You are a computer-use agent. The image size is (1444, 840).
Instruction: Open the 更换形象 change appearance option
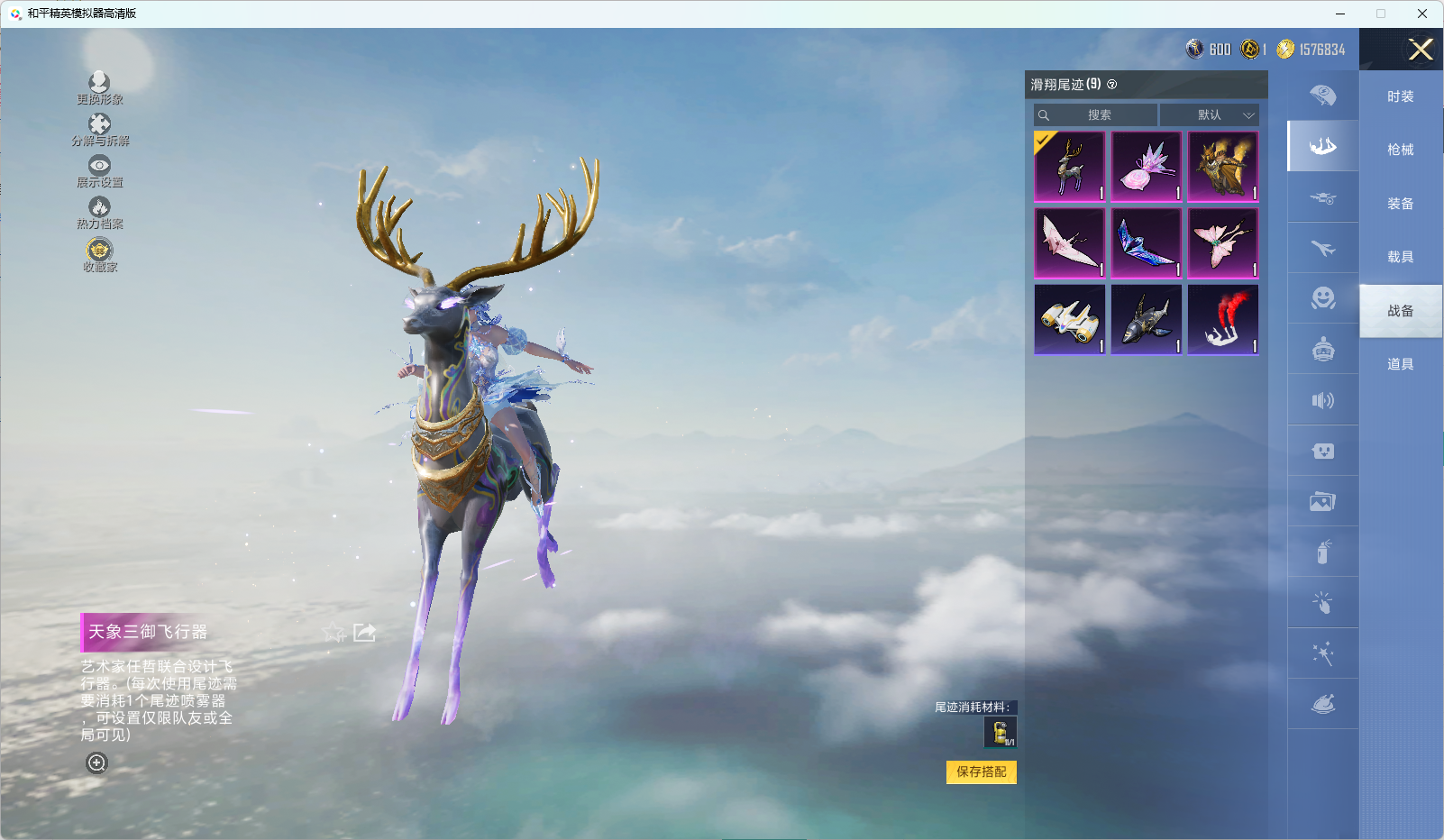click(99, 88)
